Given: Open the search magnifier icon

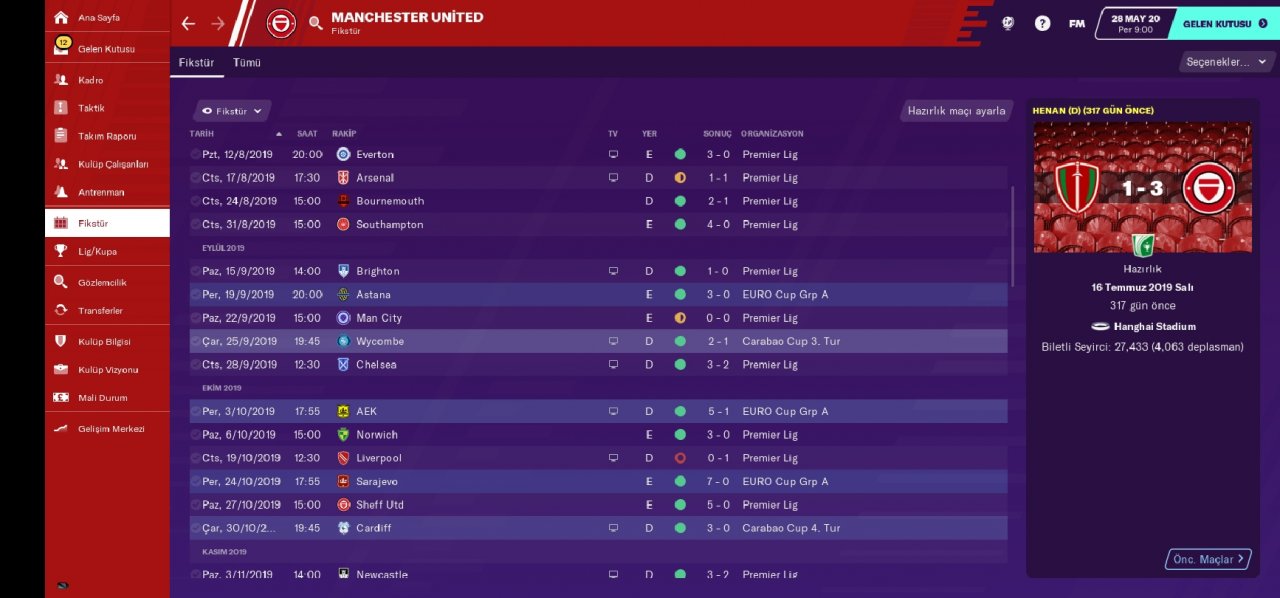Looking at the screenshot, I should [x=316, y=23].
